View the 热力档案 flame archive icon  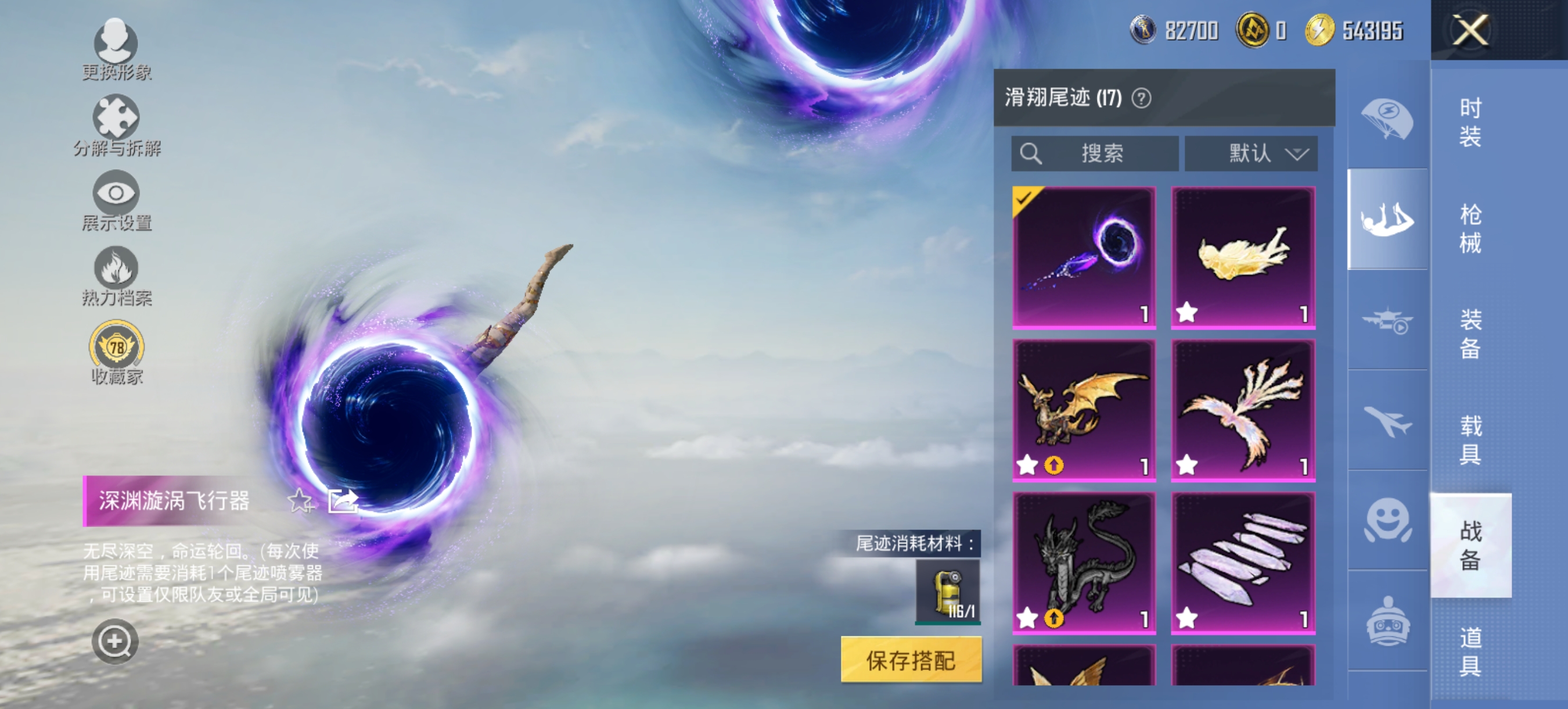click(x=117, y=268)
